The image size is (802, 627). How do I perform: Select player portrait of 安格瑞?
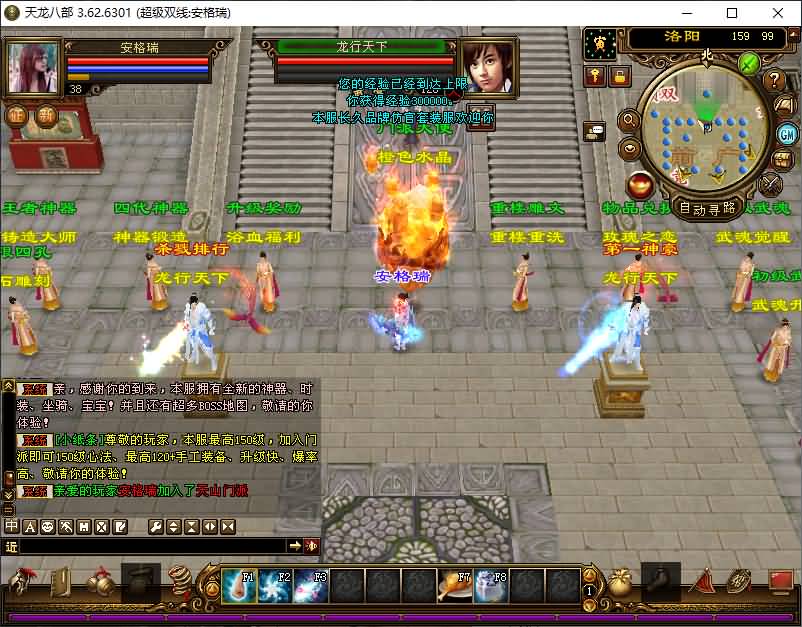click(x=34, y=68)
